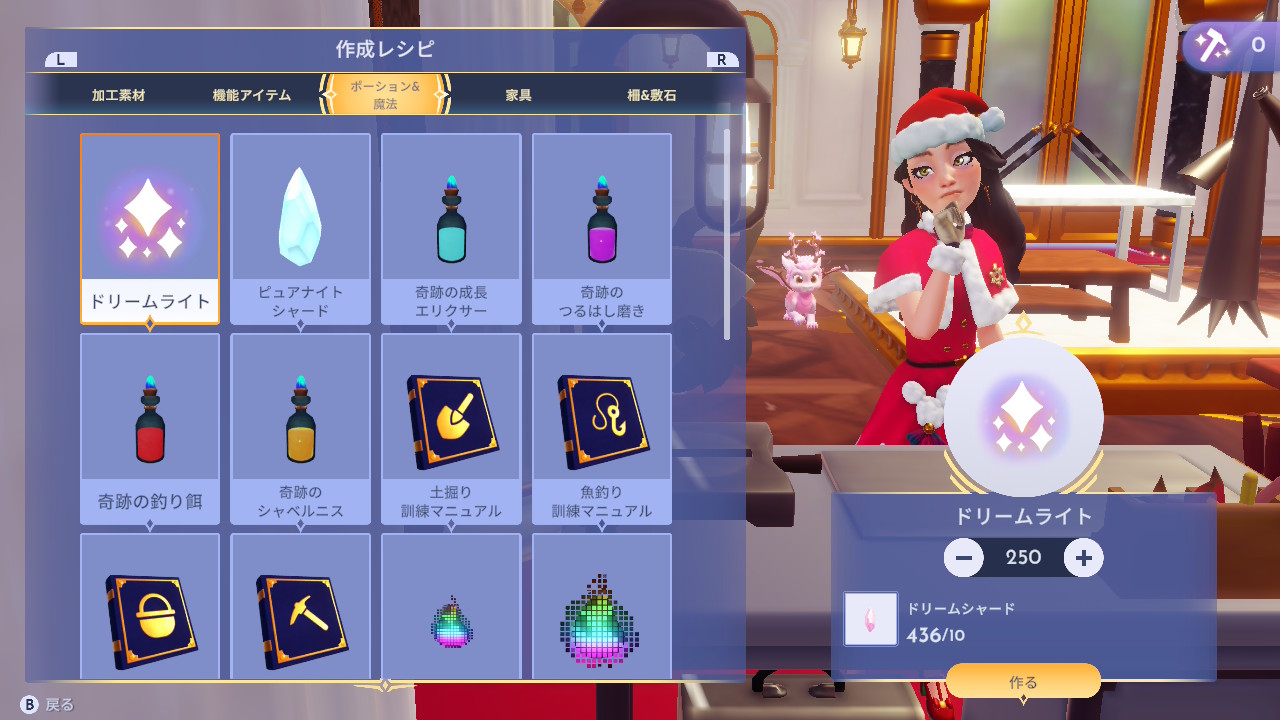Select the 土掘り訓練マニュアル book
The height and width of the screenshot is (720, 1280).
click(451, 428)
